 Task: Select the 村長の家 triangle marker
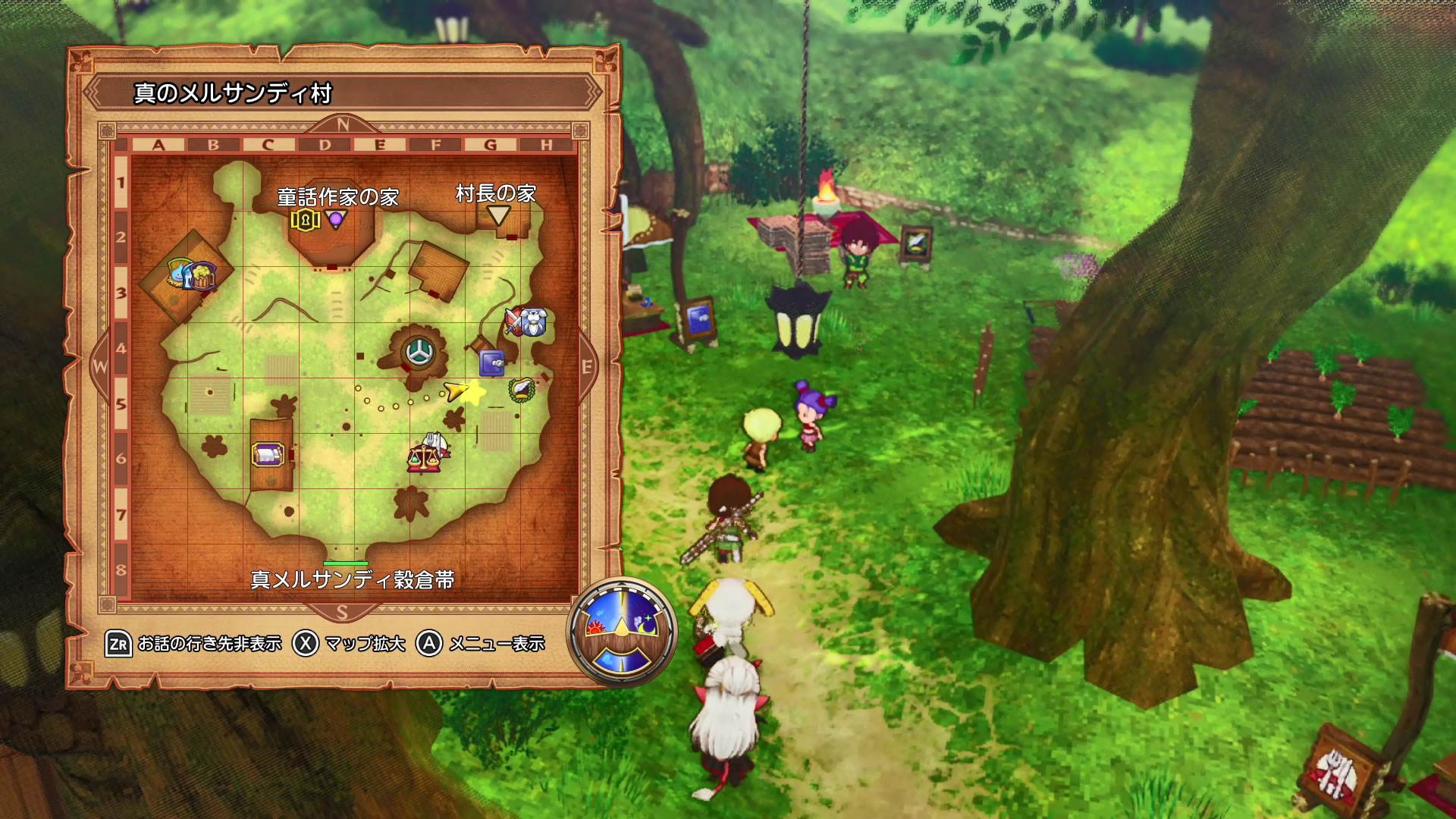tap(498, 215)
